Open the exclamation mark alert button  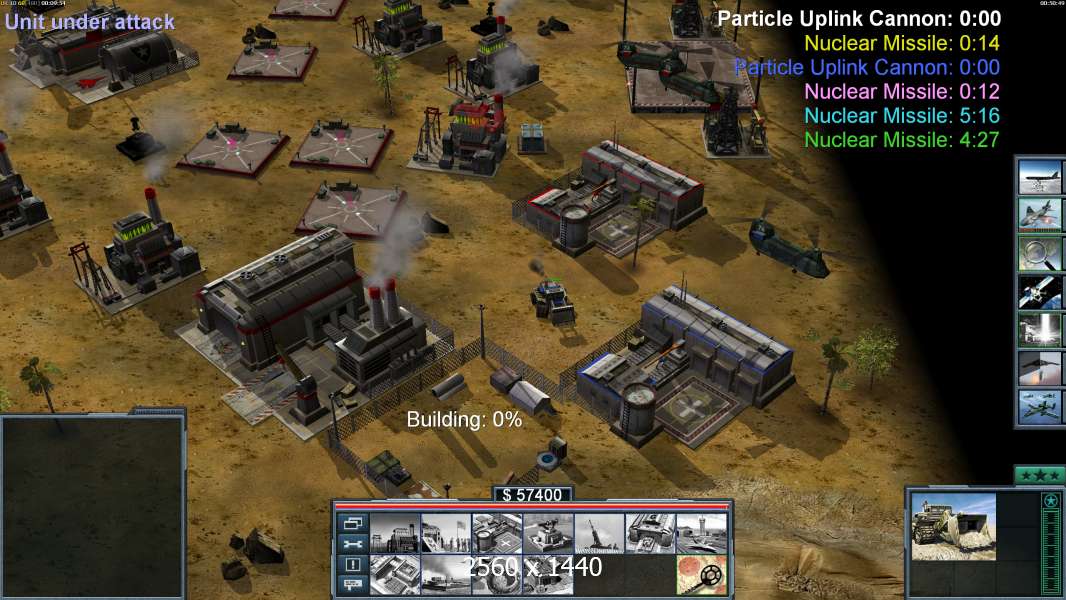click(352, 565)
